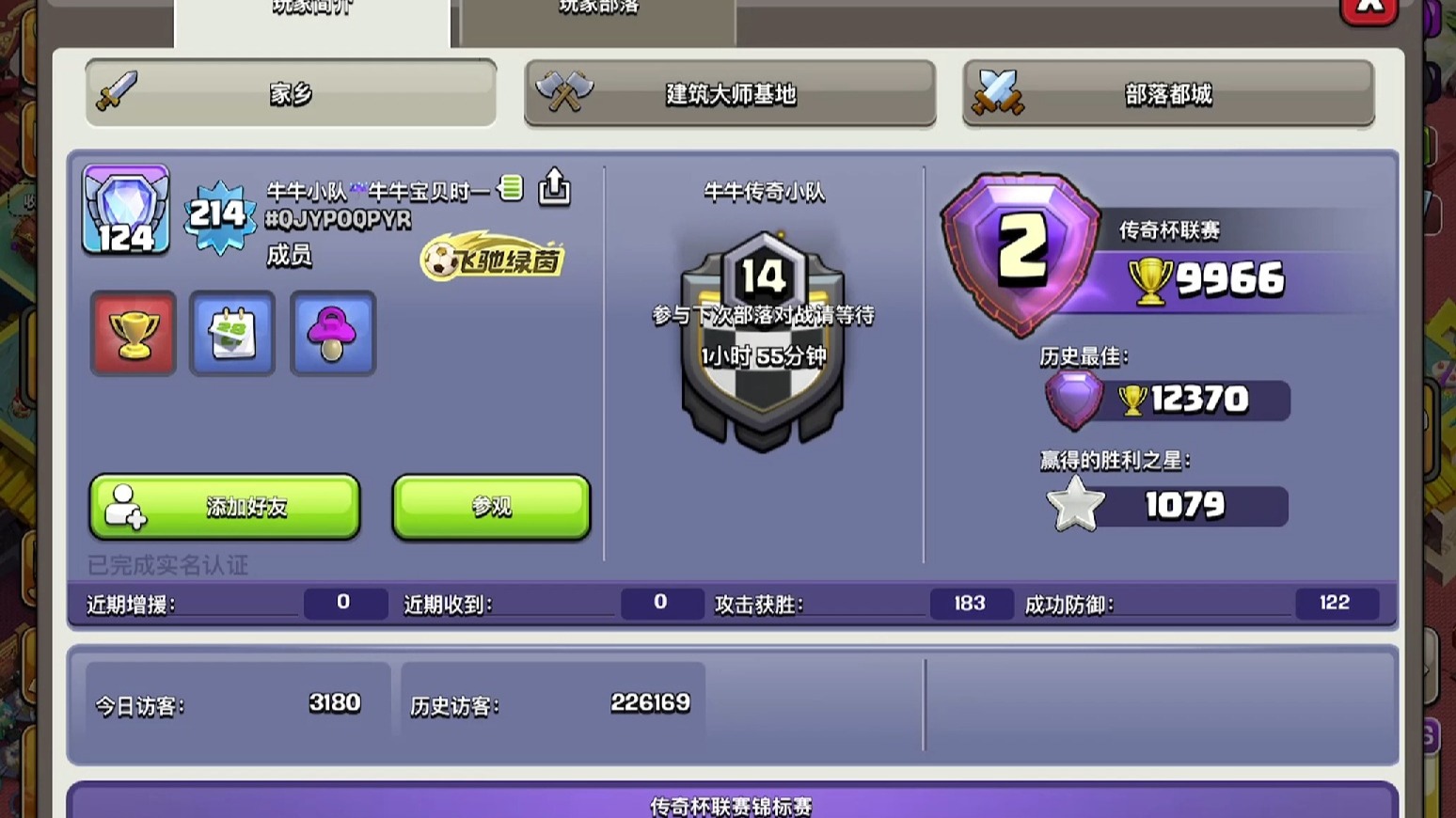Open the achievements trophy icon
This screenshot has height=818, width=1456.
tap(132, 333)
